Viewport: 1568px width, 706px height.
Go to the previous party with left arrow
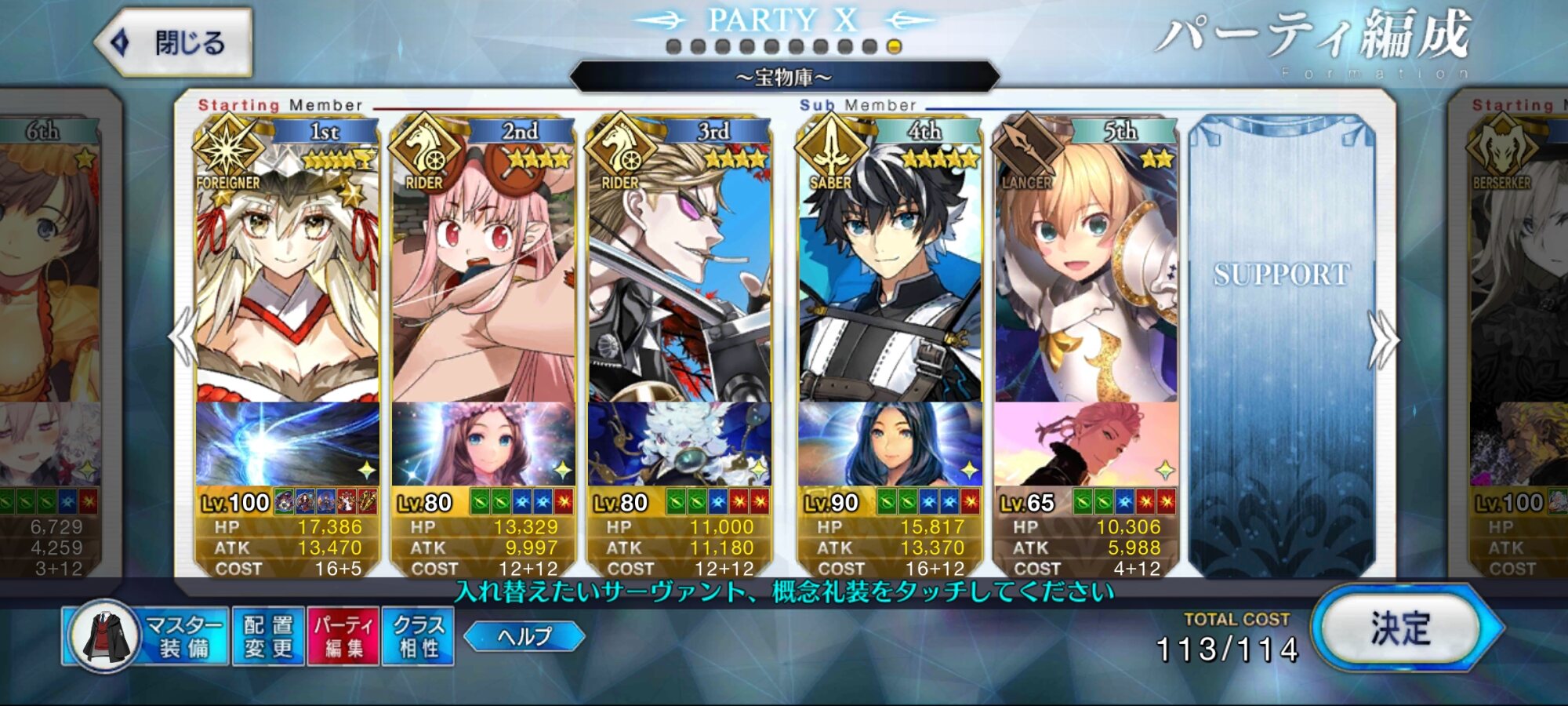(183, 337)
